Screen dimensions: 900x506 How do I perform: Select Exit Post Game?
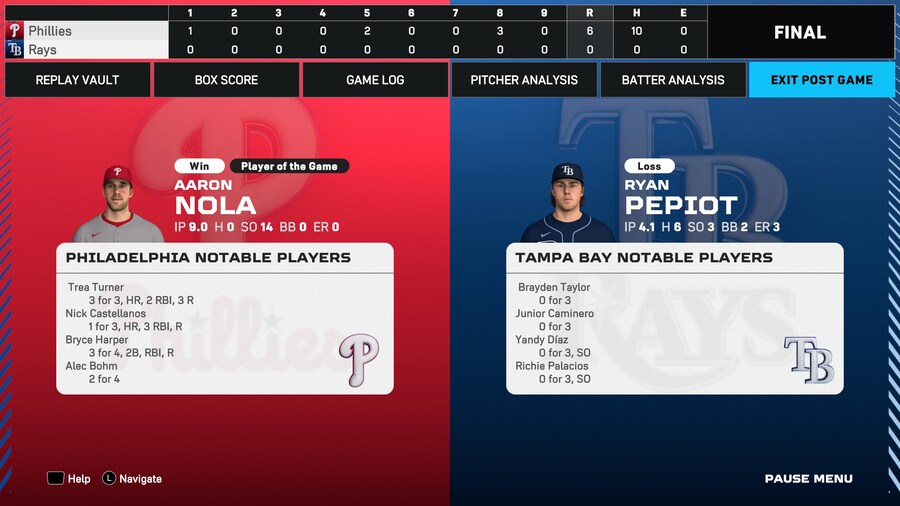click(821, 80)
